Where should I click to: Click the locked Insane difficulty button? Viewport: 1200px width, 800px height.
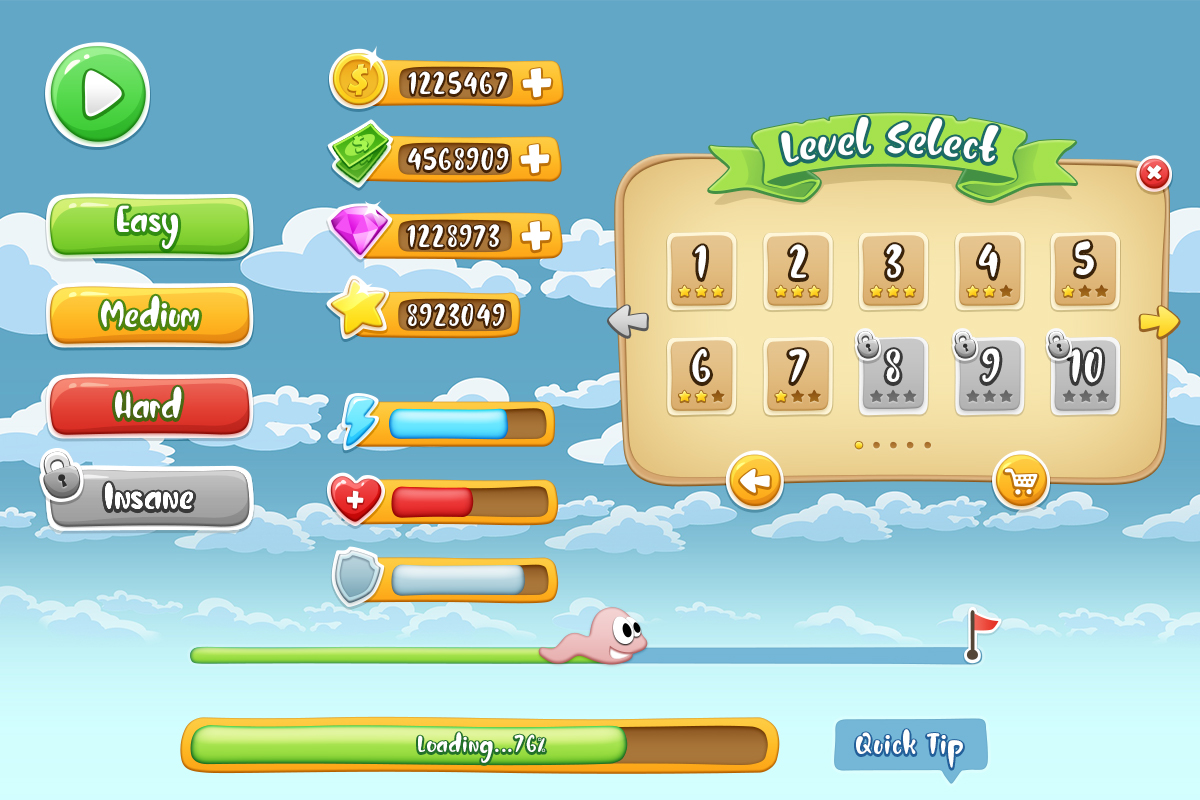(x=150, y=497)
